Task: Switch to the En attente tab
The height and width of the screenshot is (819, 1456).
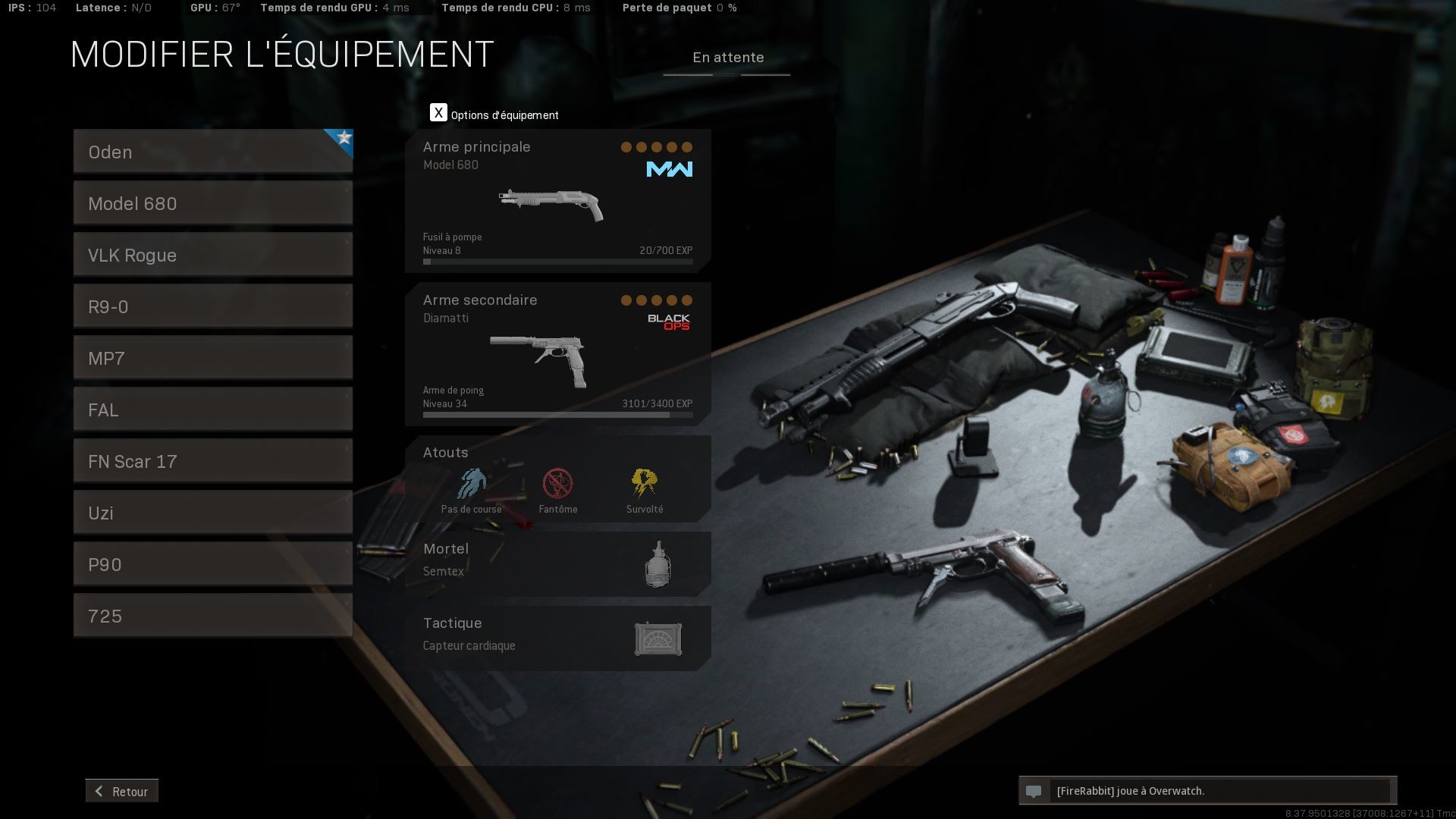Action: pyautogui.click(x=728, y=58)
